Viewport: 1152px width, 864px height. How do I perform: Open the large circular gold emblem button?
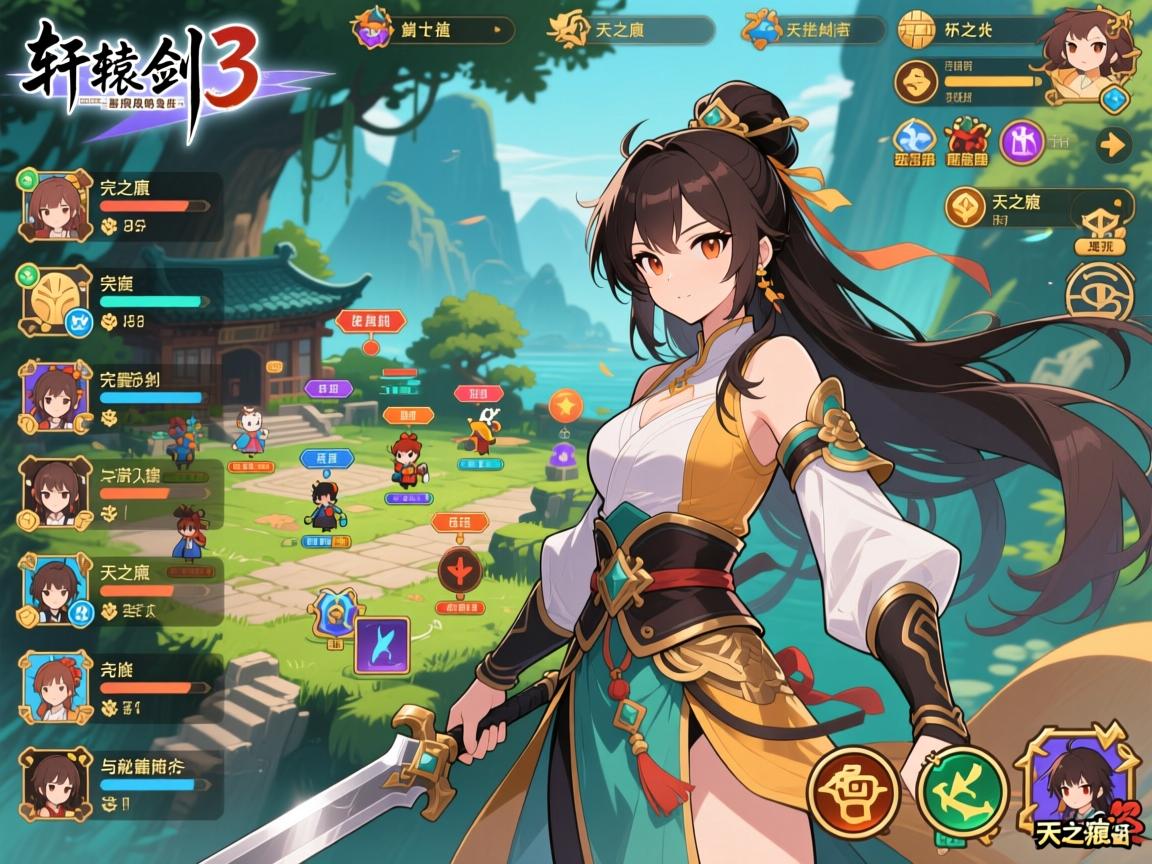point(1099,294)
